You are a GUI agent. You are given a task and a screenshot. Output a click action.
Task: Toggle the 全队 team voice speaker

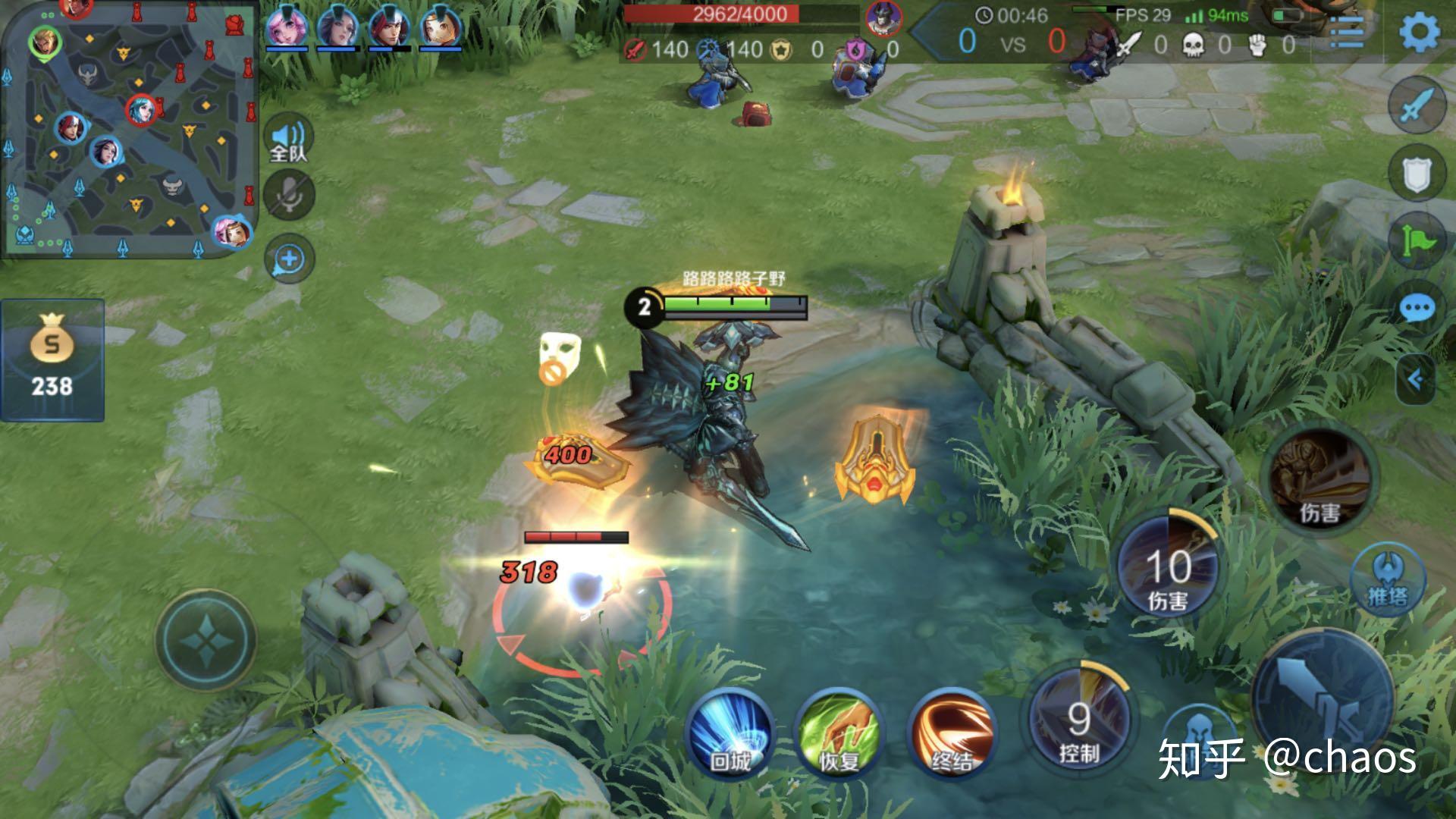(288, 139)
